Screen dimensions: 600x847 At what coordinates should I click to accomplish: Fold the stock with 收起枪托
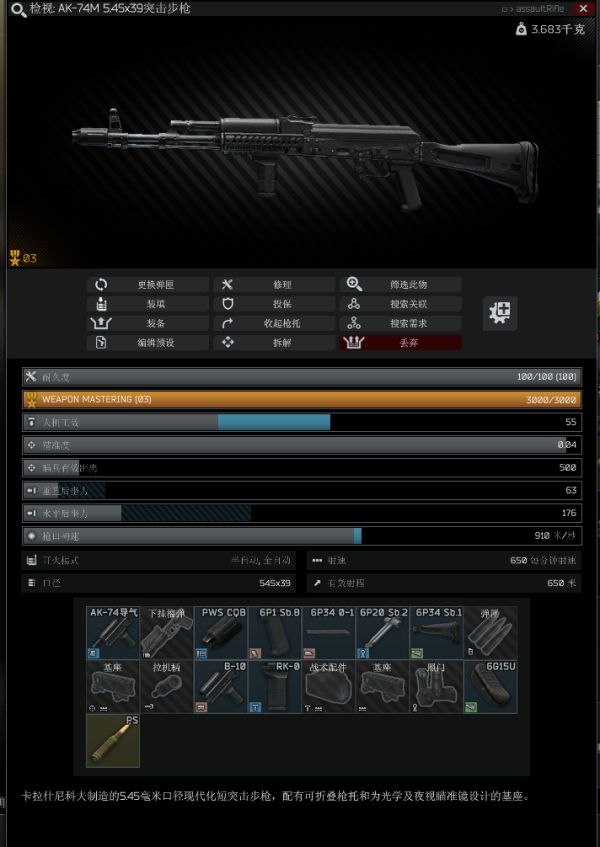274,323
